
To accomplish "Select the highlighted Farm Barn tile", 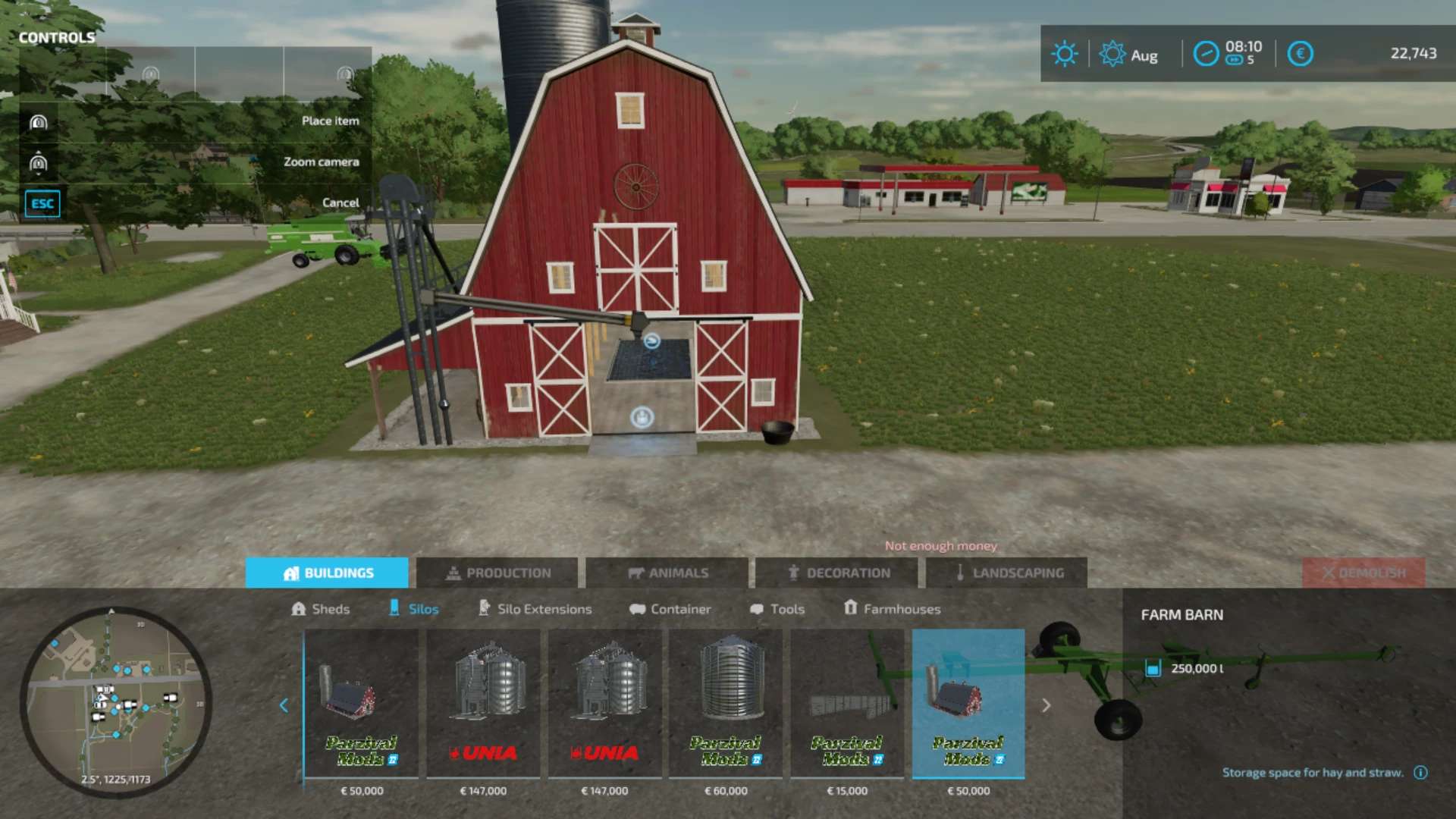I will pos(968,705).
